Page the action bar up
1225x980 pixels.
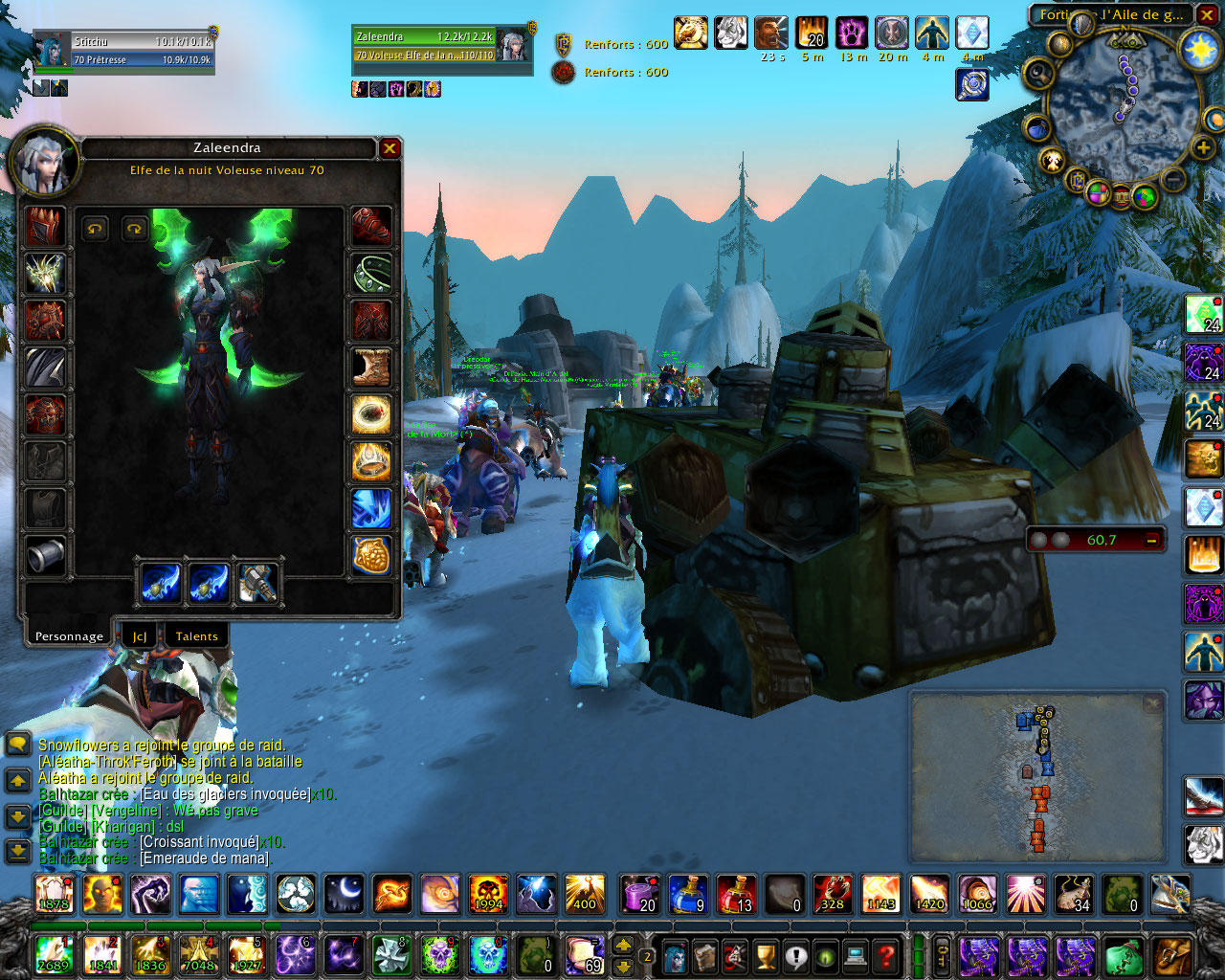(x=623, y=945)
